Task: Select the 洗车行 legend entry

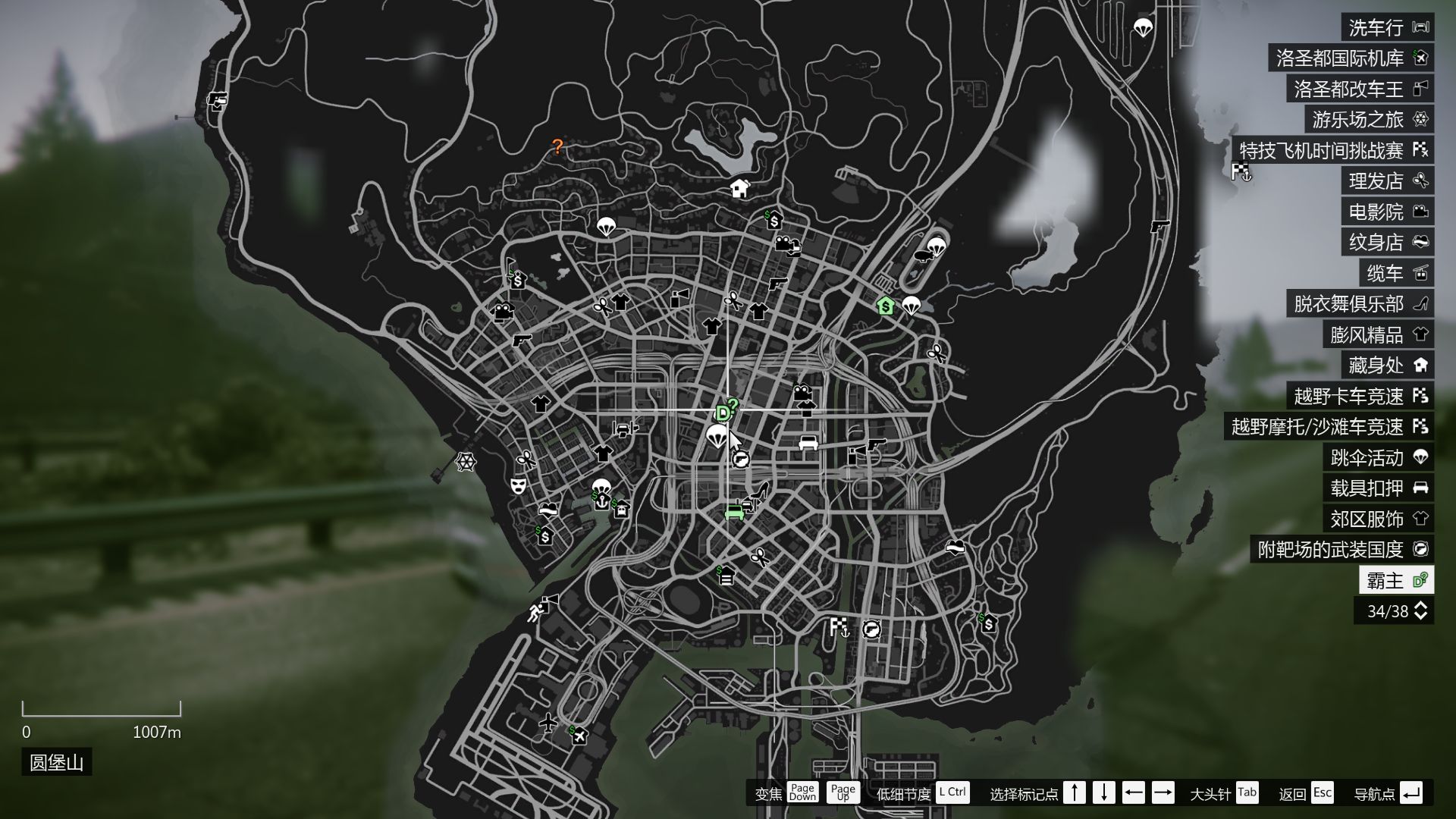Action: tap(1378, 26)
